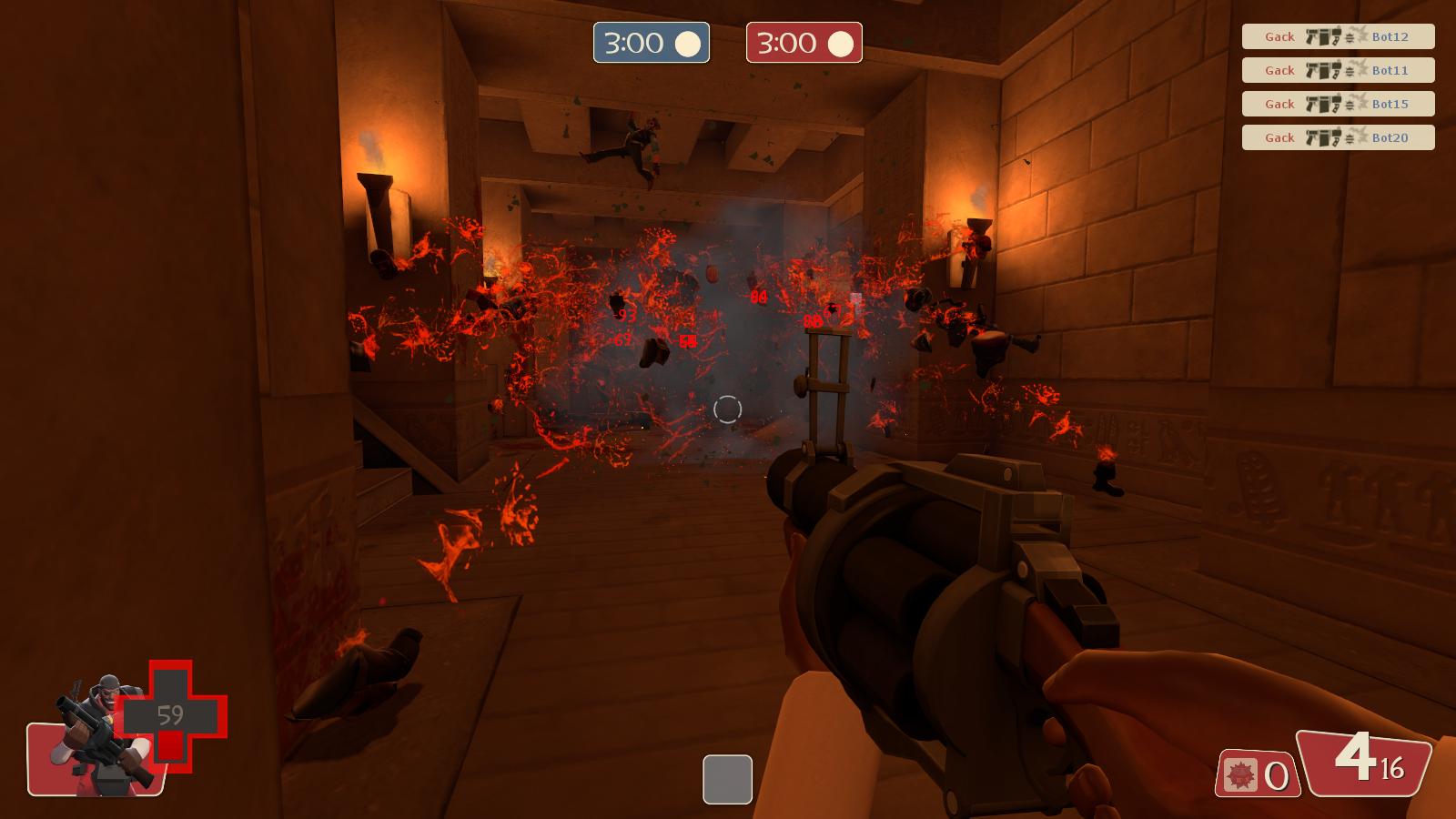Click the stickybomb counter icon
This screenshot has width=1456, height=819.
point(1240,776)
